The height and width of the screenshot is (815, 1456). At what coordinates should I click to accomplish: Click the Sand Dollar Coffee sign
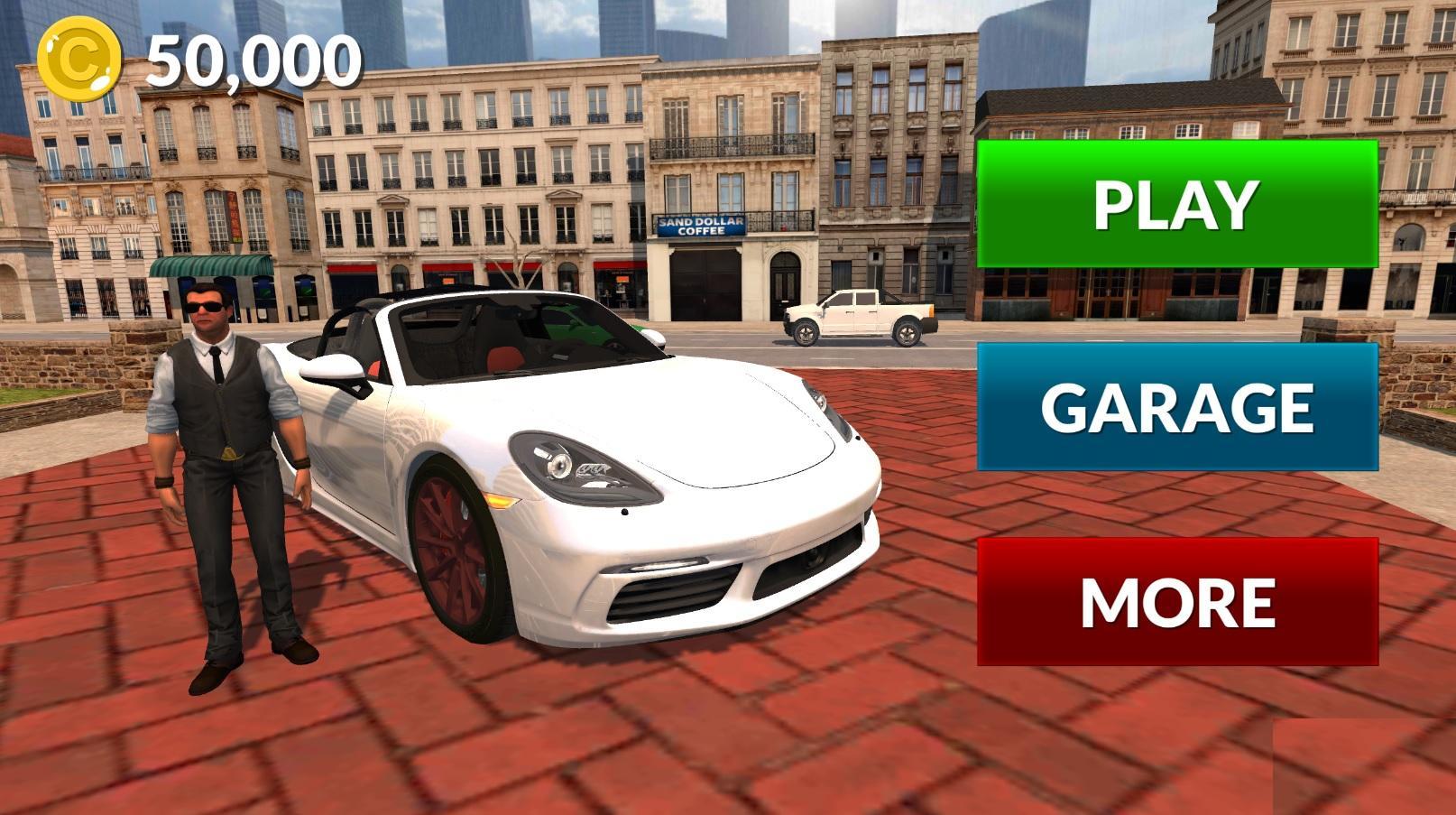[x=700, y=226]
